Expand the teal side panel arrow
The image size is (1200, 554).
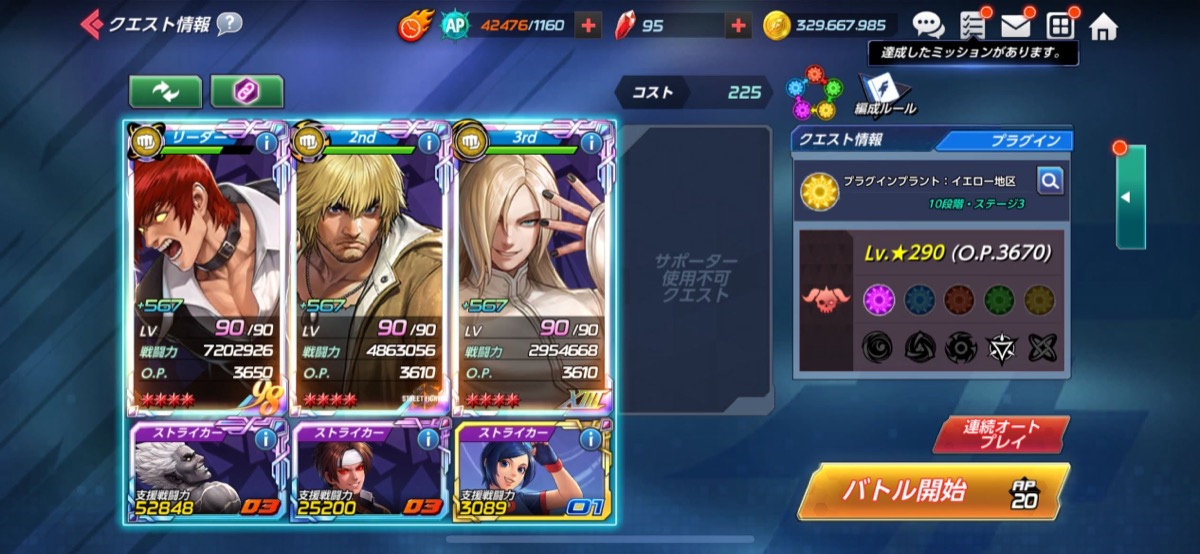(x=1128, y=197)
